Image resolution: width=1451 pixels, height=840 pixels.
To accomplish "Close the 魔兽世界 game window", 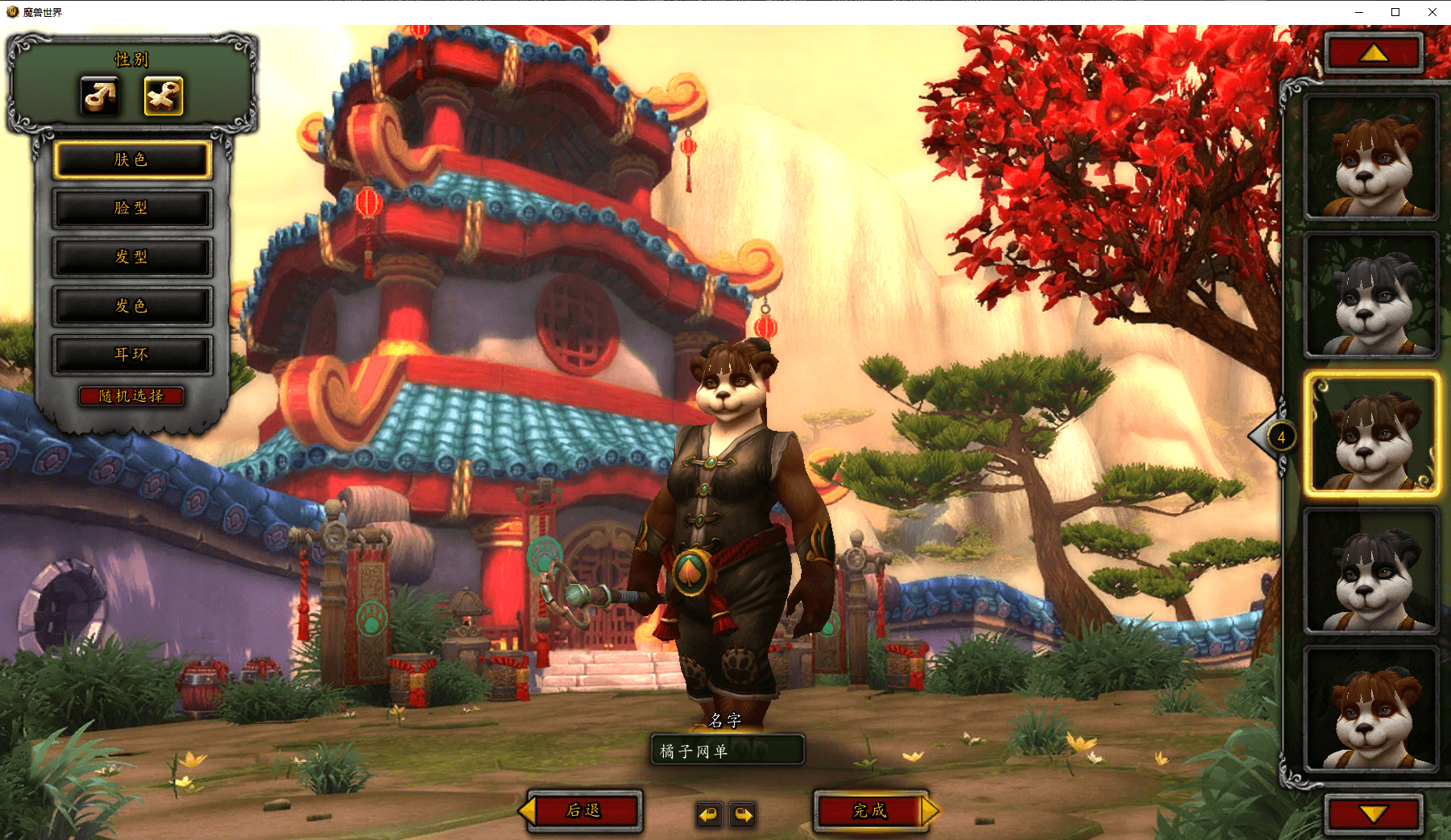I will (1432, 12).
